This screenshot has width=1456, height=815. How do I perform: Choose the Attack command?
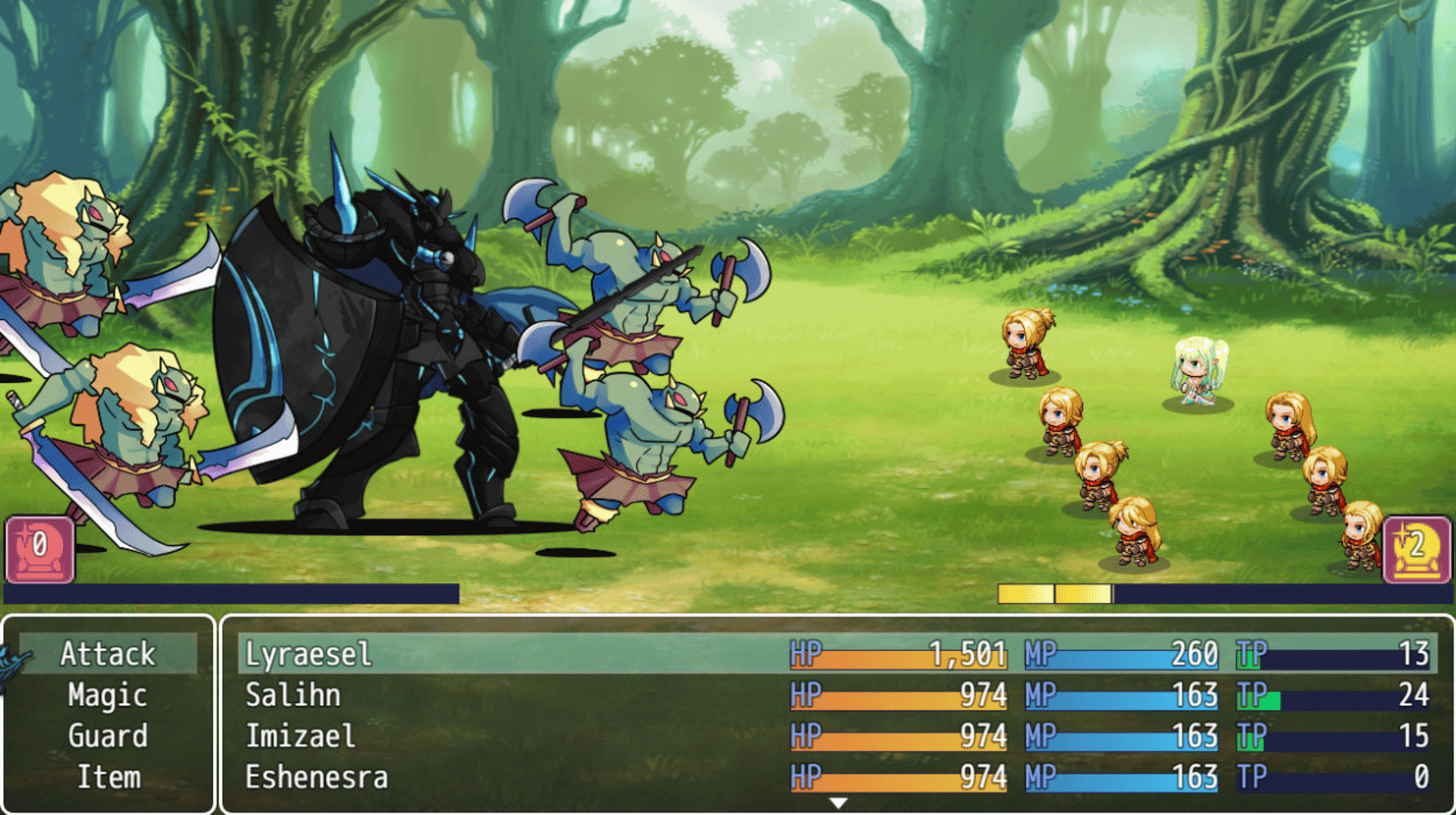pos(108,654)
